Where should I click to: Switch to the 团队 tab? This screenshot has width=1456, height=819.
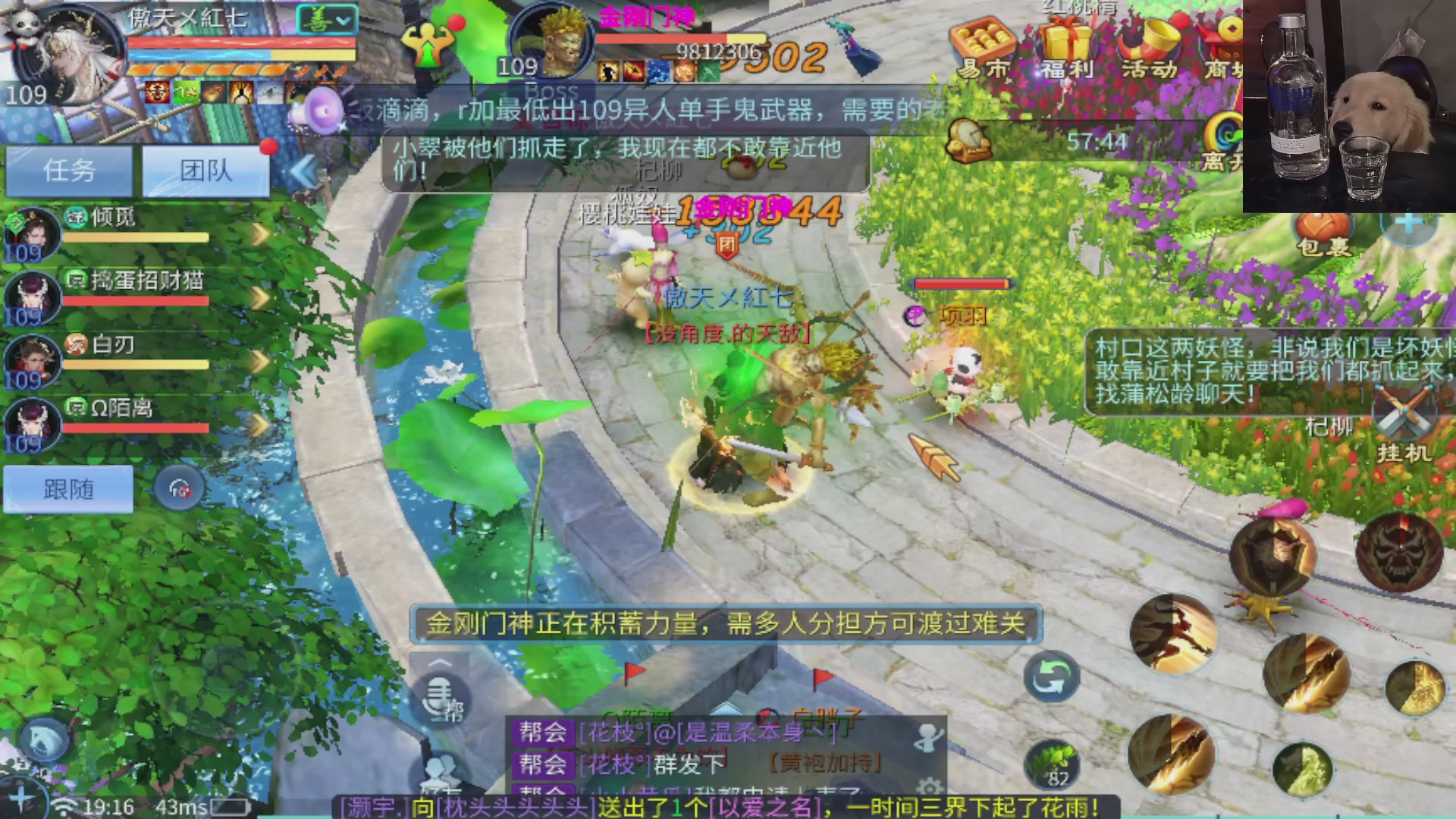pyautogui.click(x=205, y=168)
